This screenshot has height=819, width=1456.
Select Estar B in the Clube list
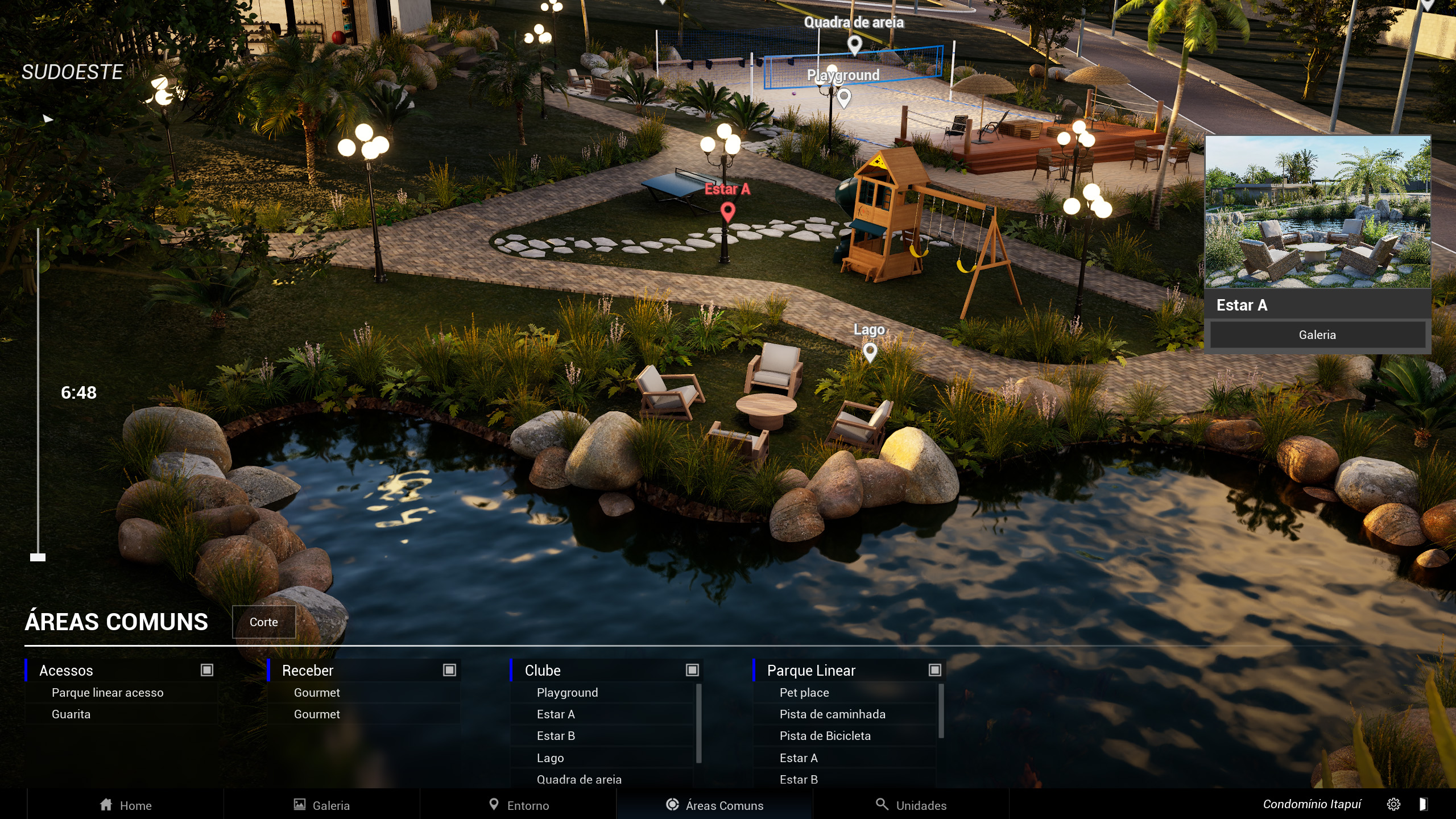[556, 735]
